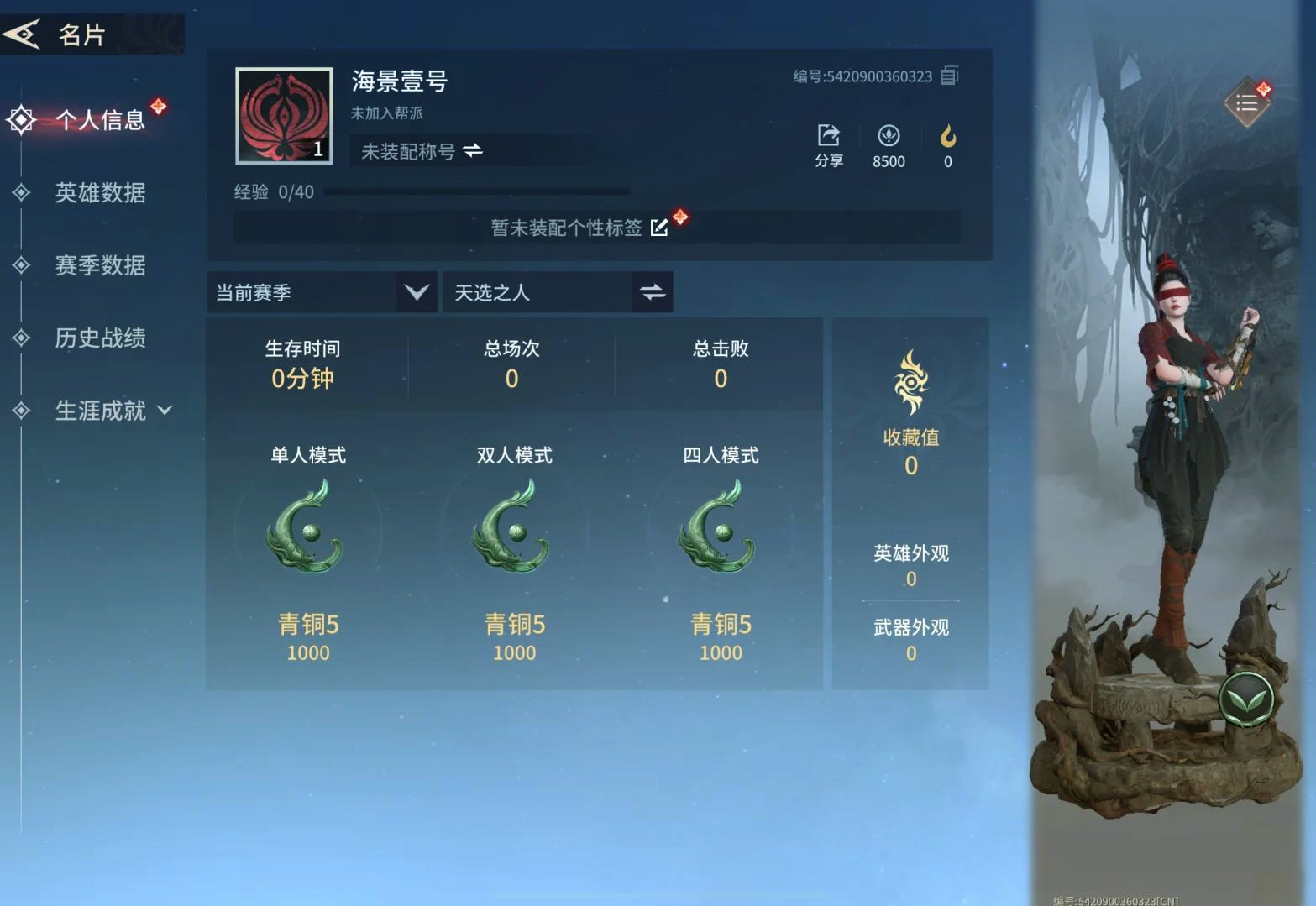Collapse the 生涯成就 sidebar entry

click(x=165, y=411)
